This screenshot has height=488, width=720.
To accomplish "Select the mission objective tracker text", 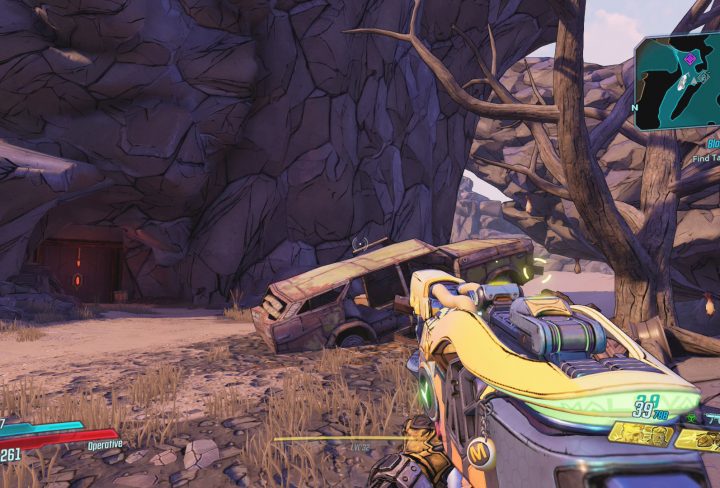I will coord(704,158).
